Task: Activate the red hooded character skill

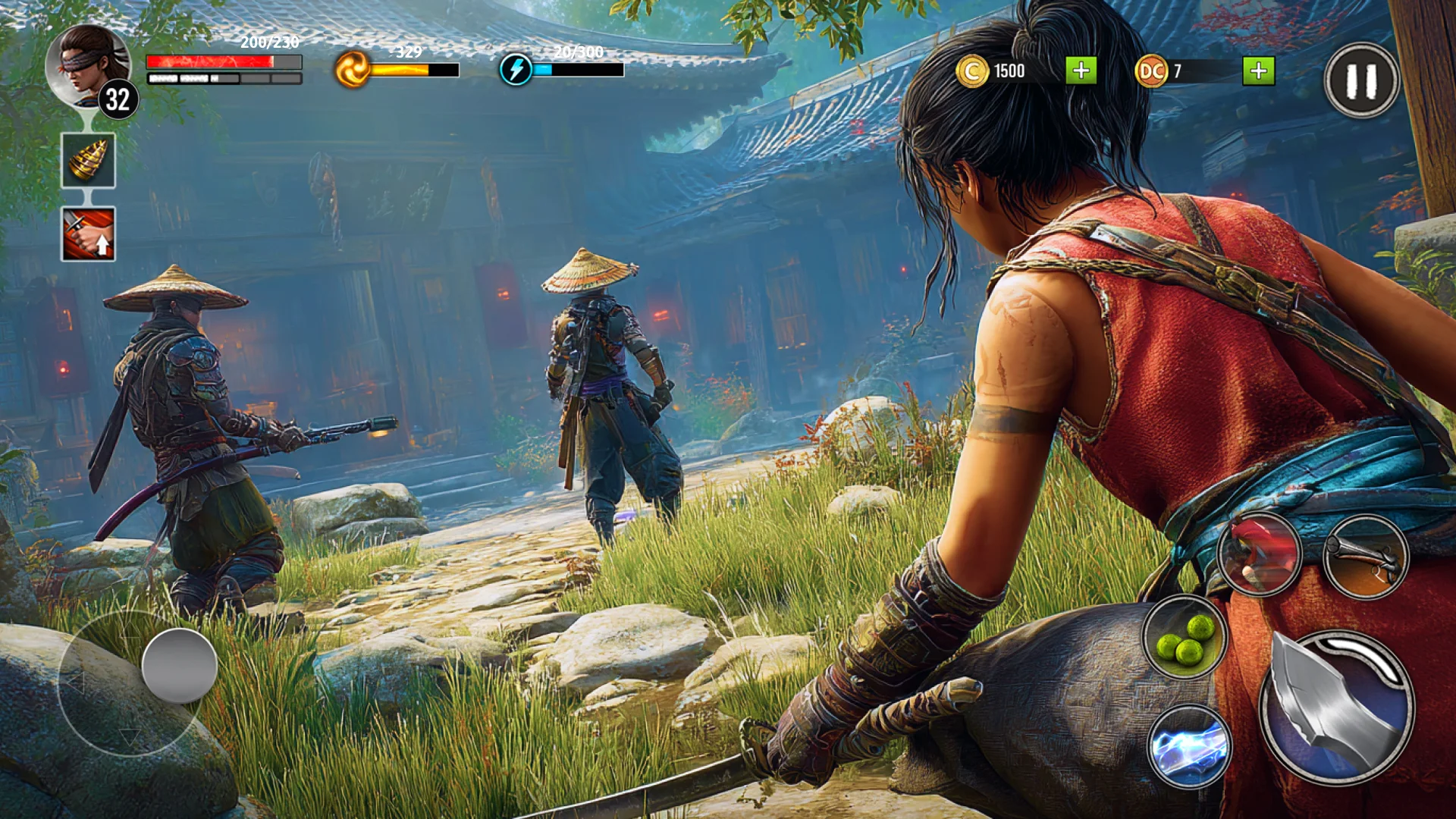Action: pos(1260,554)
